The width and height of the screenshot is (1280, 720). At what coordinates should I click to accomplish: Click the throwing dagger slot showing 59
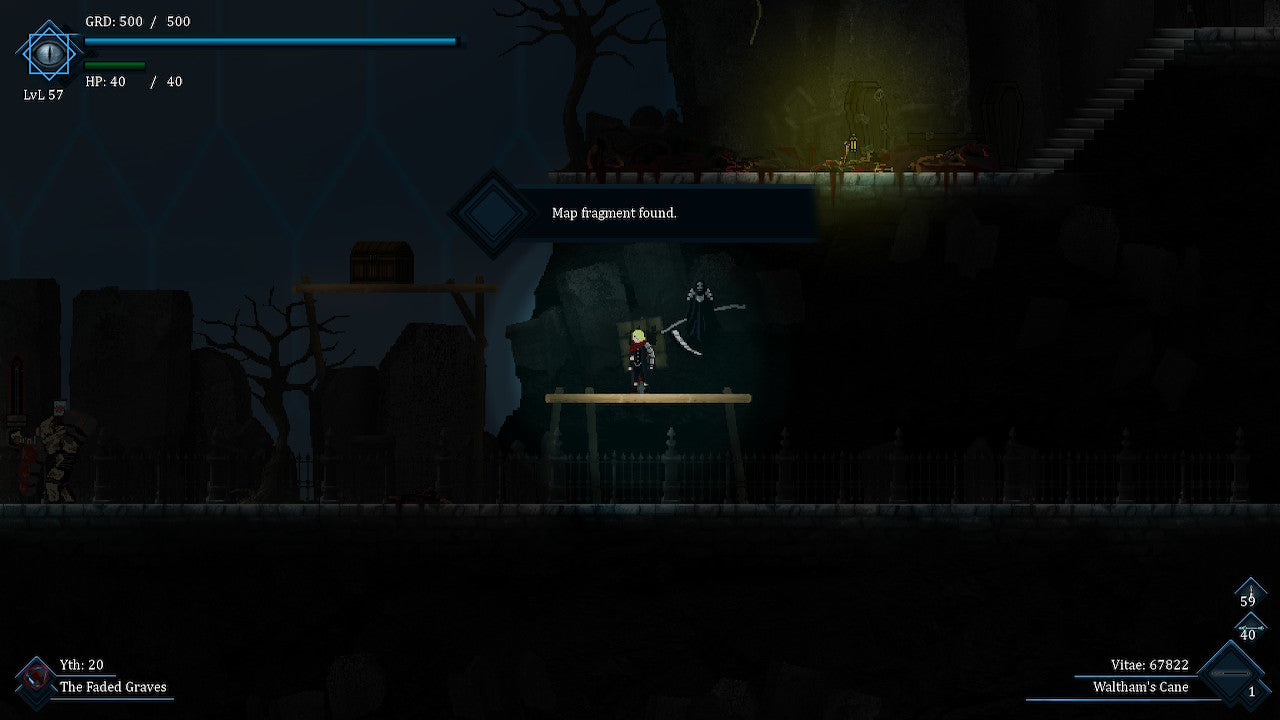(x=1249, y=596)
